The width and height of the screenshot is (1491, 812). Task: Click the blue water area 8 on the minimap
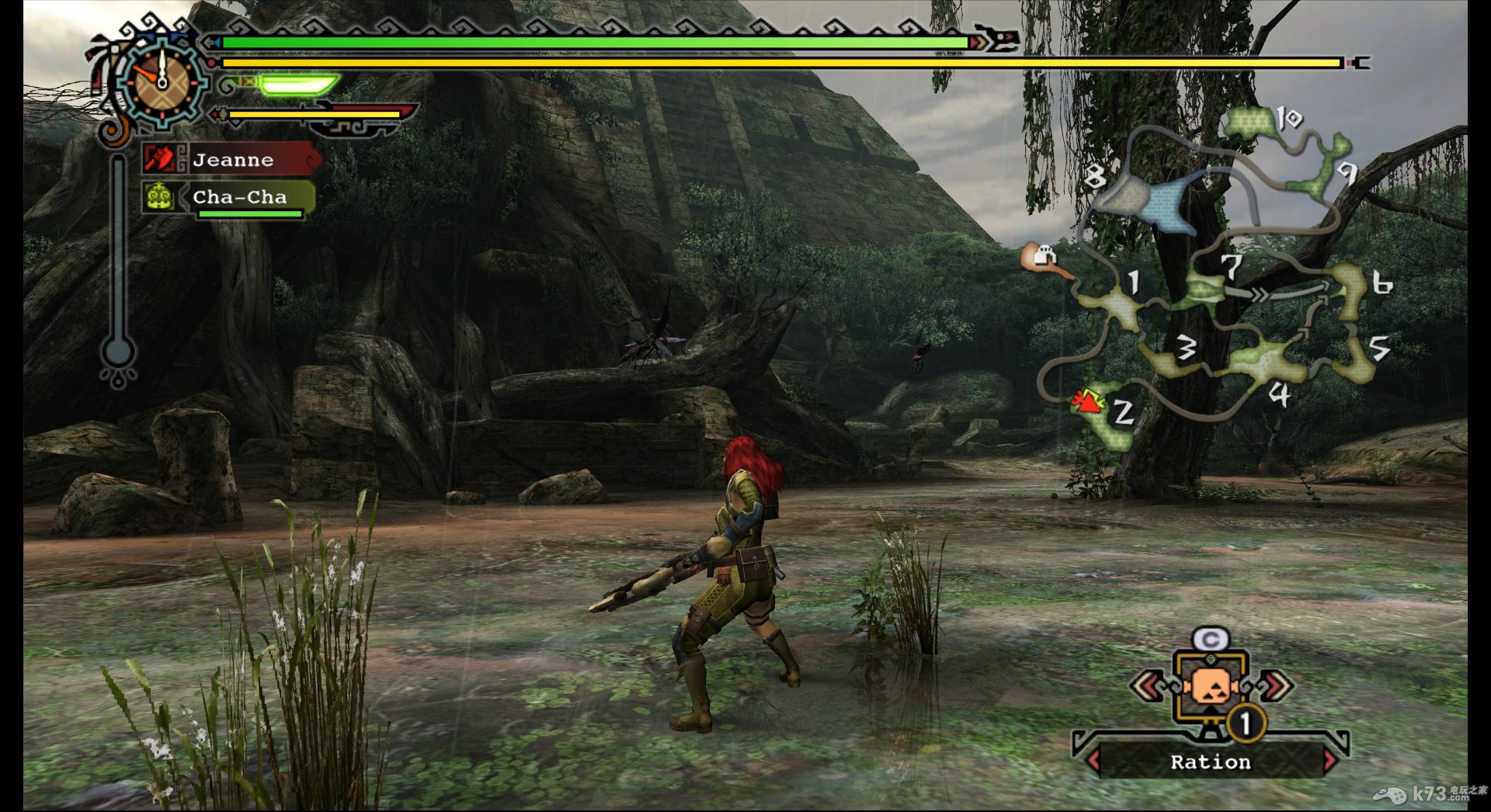tap(1149, 202)
